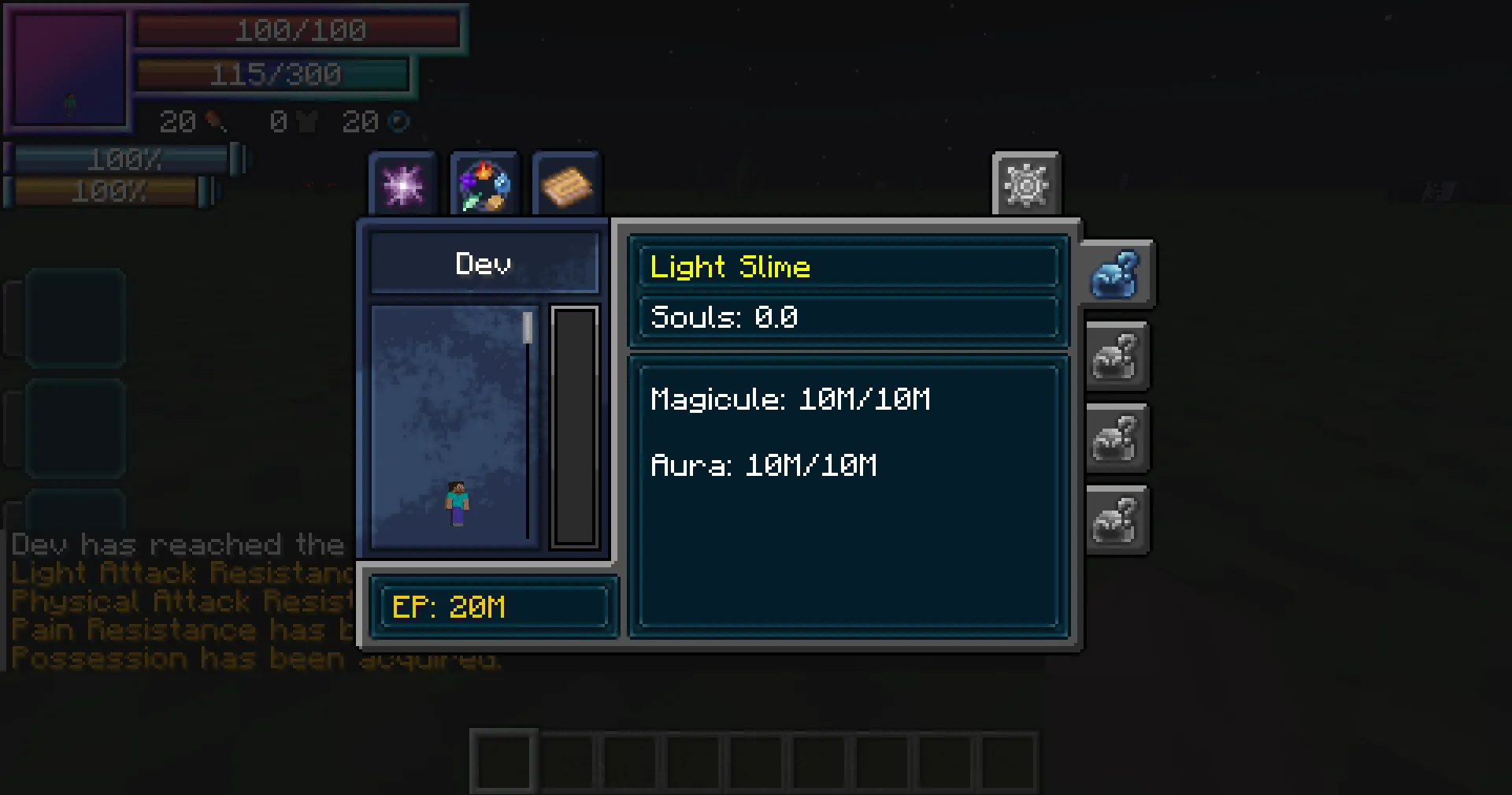
Task: Open the gear settings button
Action: [1026, 186]
